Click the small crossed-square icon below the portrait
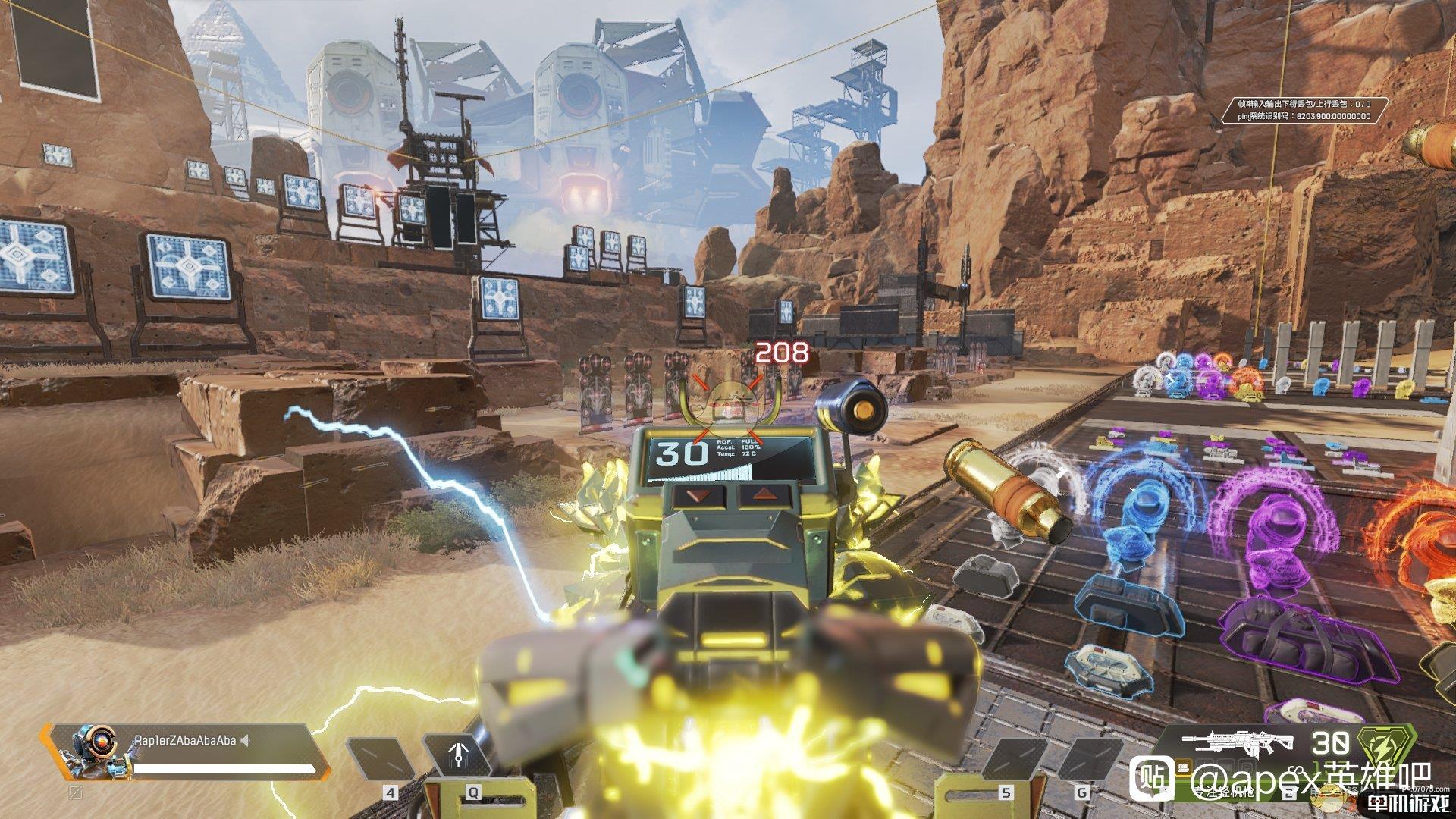This screenshot has width=1456, height=819. (76, 792)
